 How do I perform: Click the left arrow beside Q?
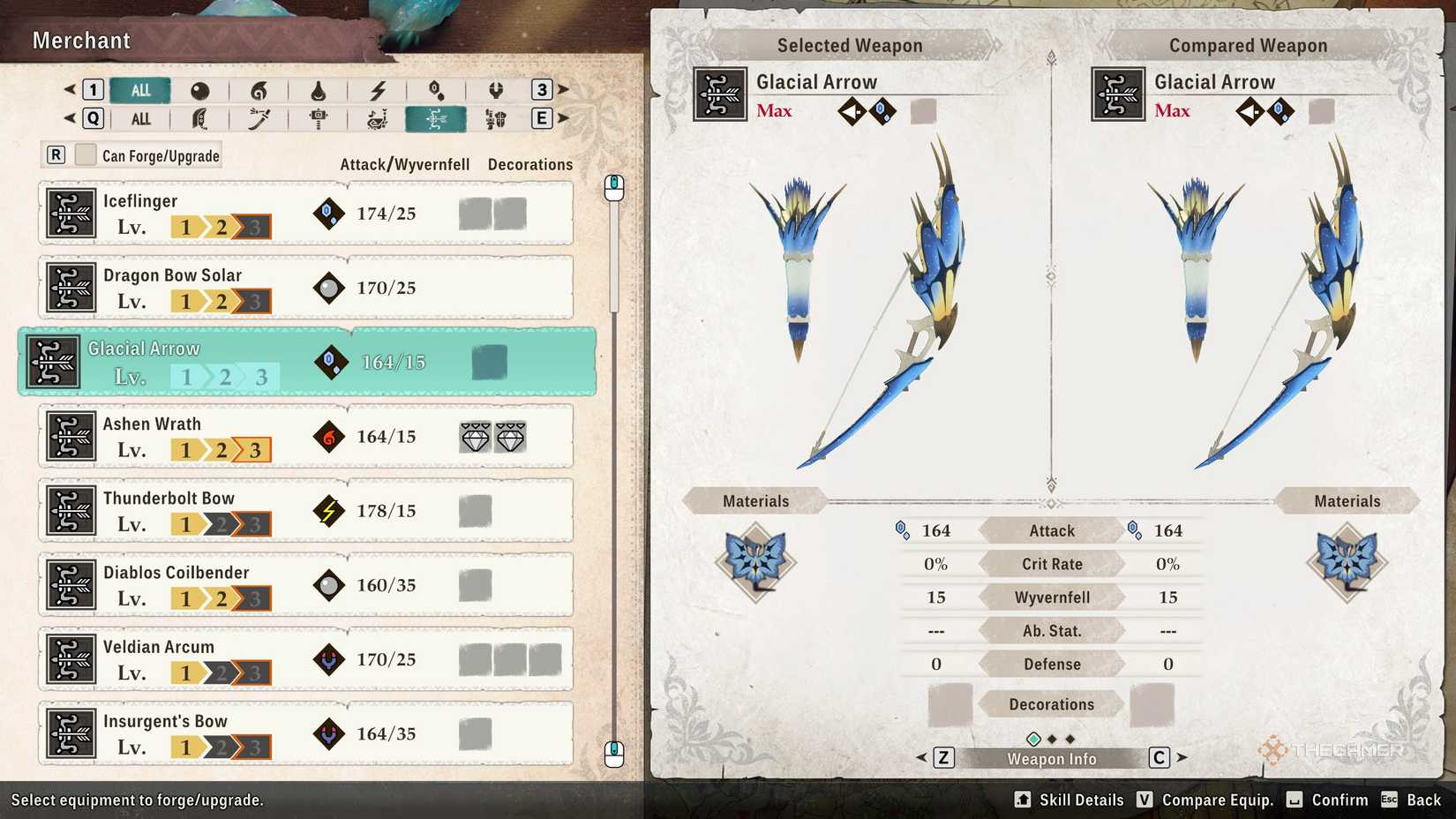[68, 118]
